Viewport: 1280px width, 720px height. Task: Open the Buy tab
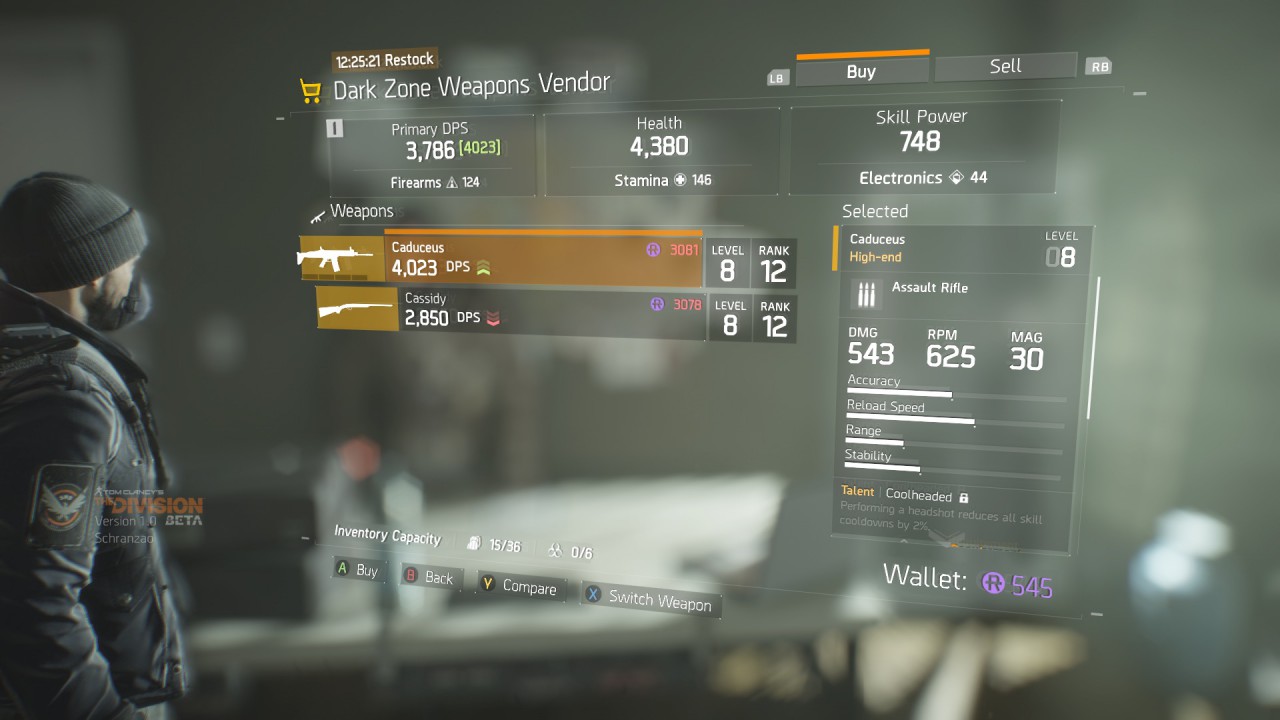click(861, 71)
